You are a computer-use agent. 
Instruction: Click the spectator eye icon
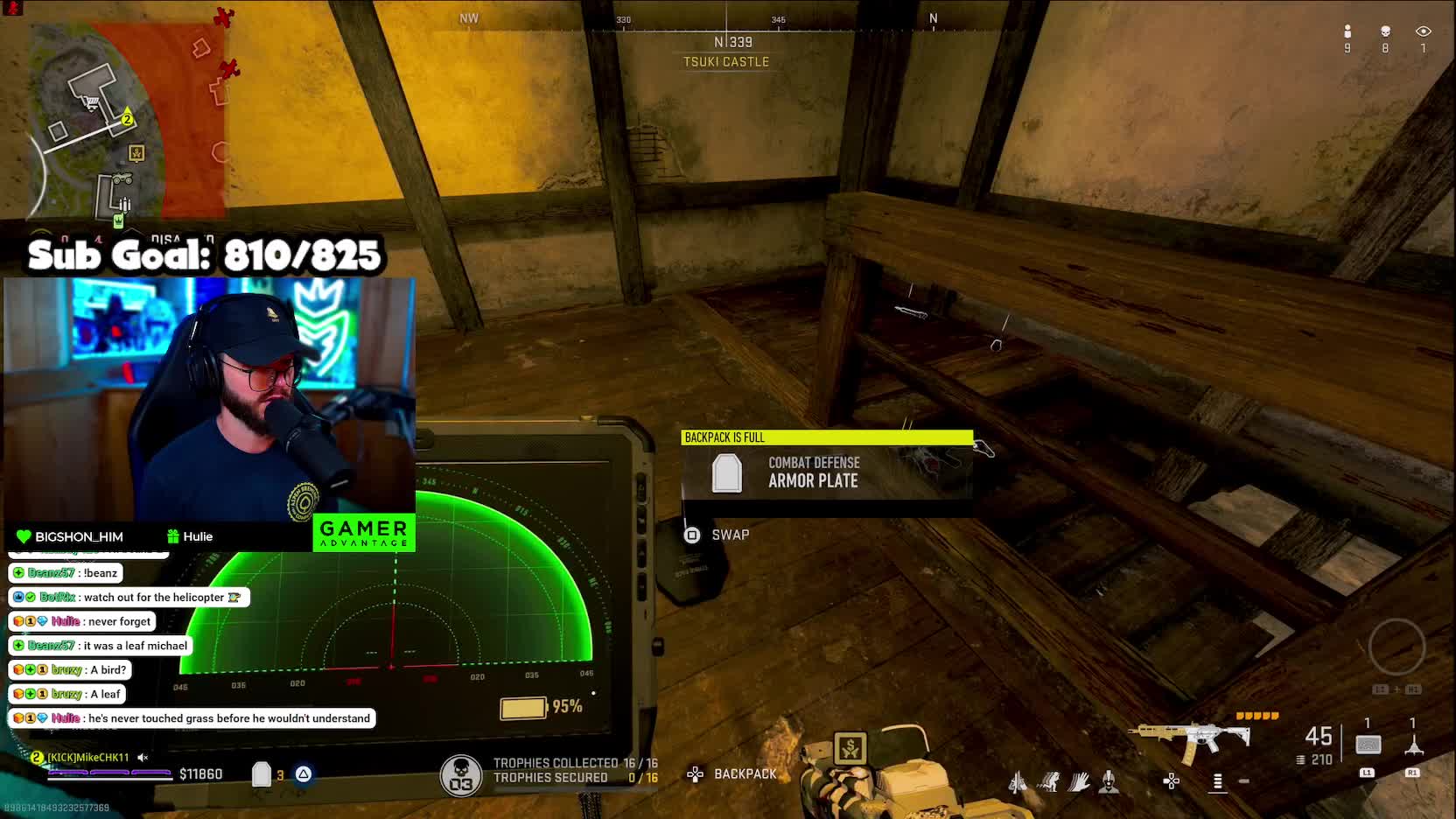(x=1423, y=31)
